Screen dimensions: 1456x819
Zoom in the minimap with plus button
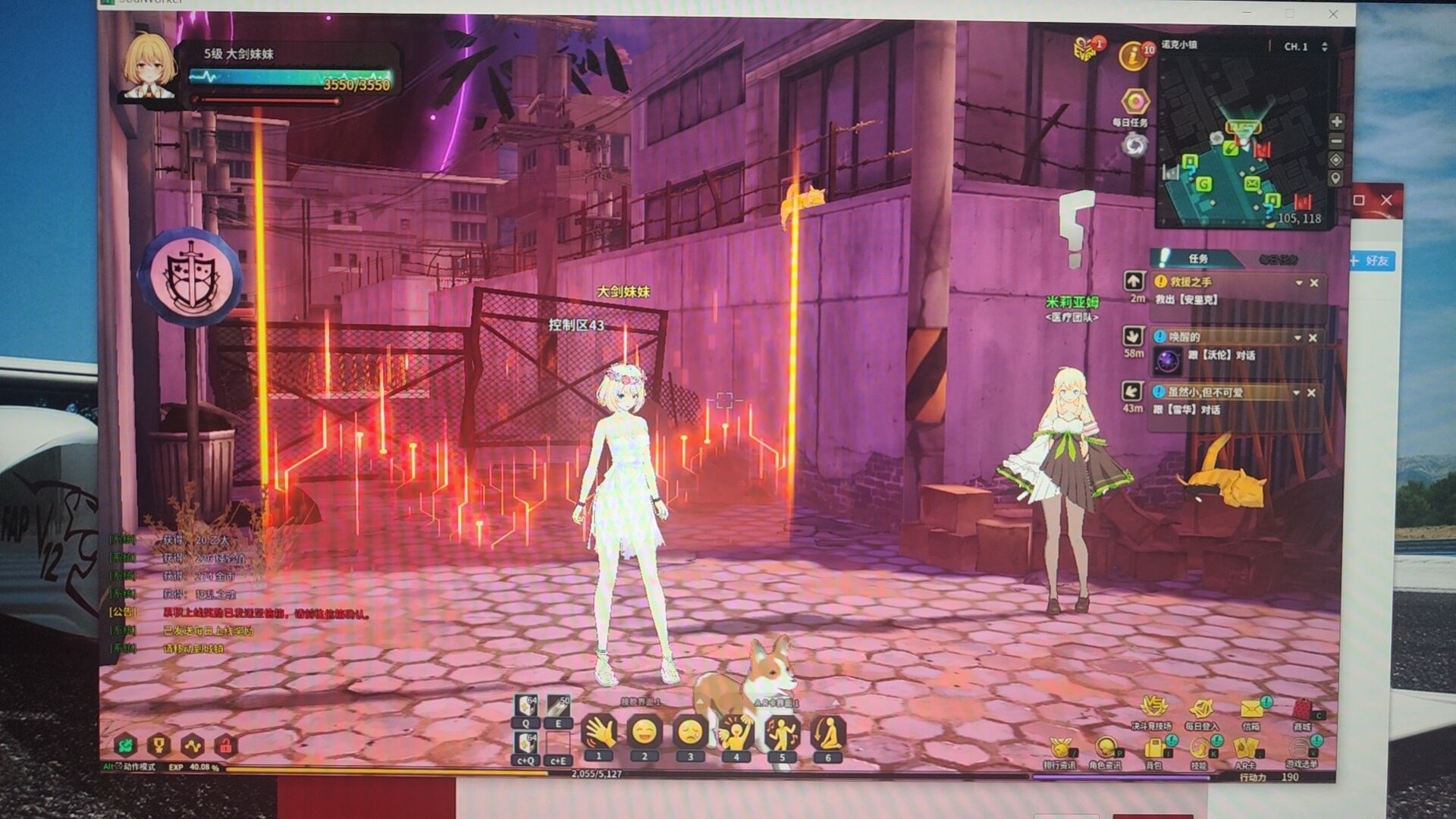(1336, 121)
